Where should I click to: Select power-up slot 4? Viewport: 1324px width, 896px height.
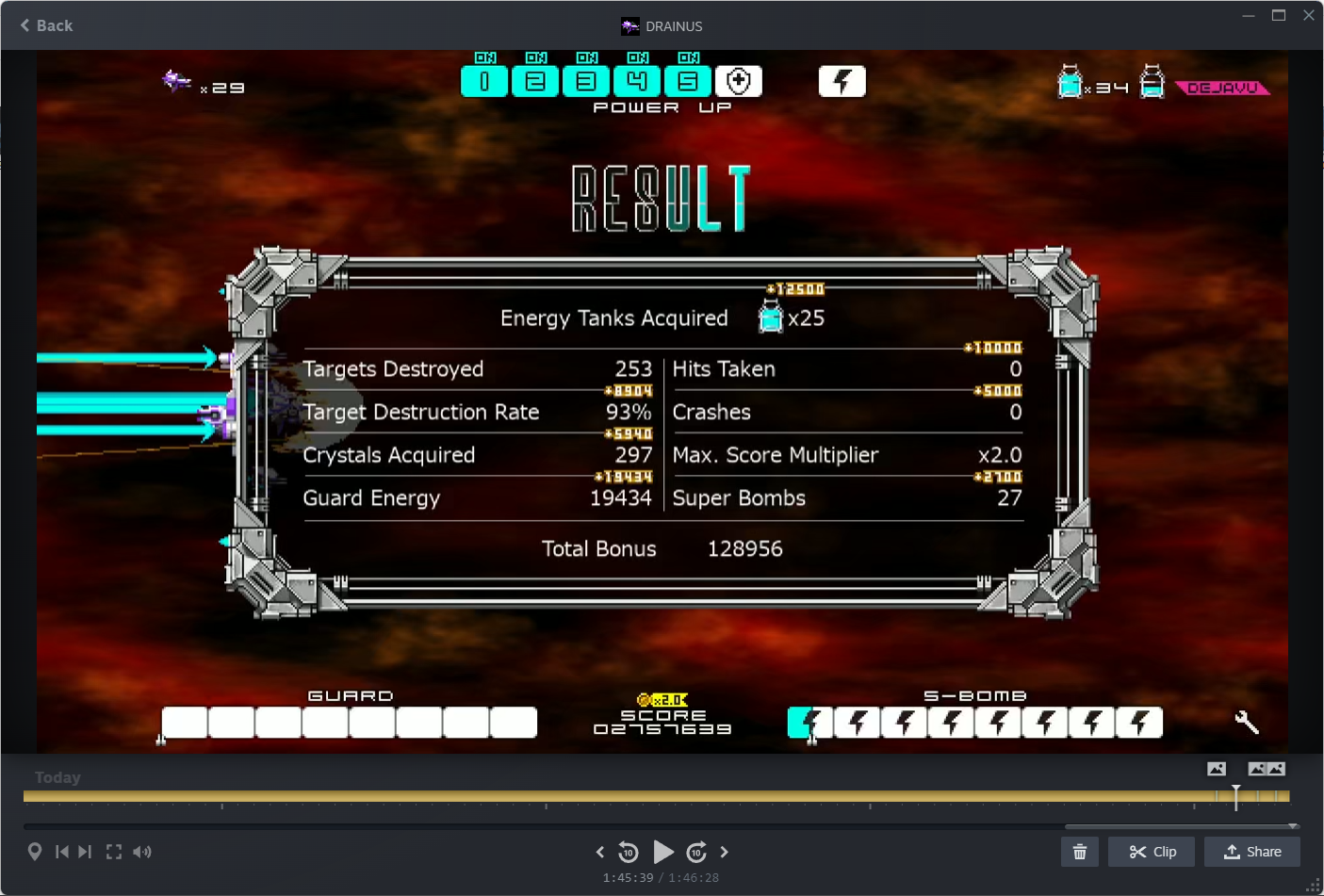pyautogui.click(x=637, y=82)
